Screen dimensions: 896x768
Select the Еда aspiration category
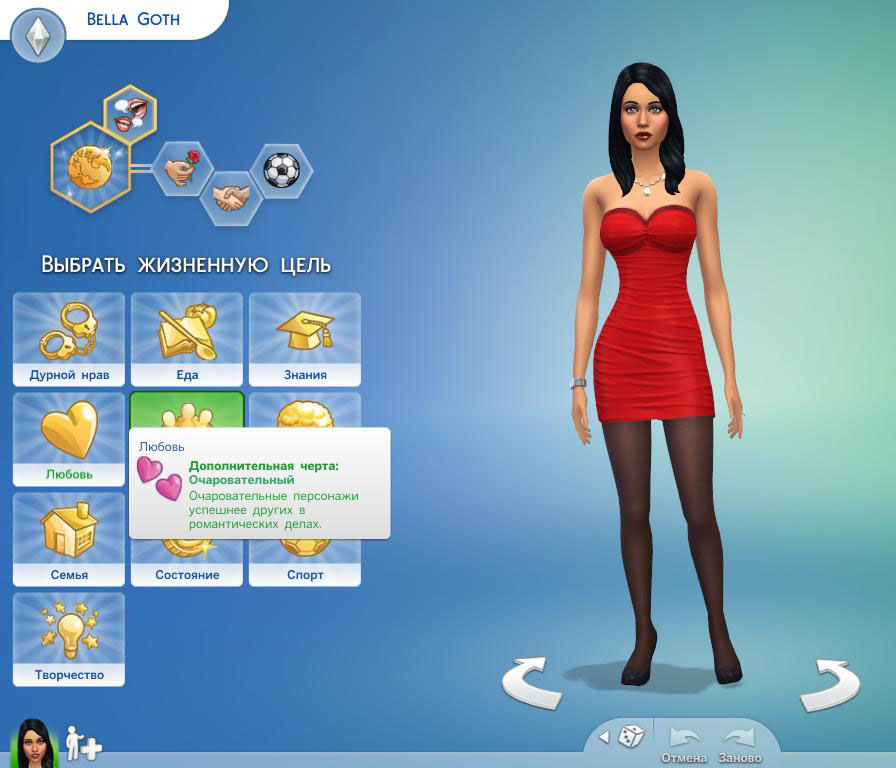(187, 339)
